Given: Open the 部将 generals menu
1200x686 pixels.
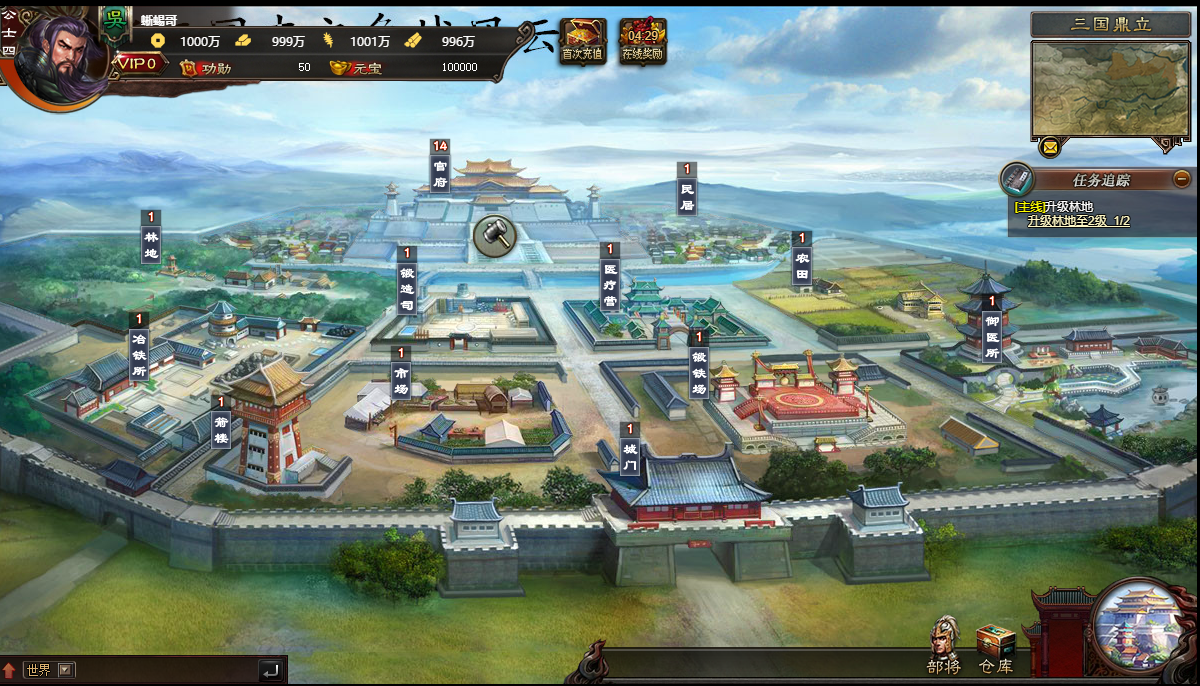Looking at the screenshot, I should click(x=943, y=645).
